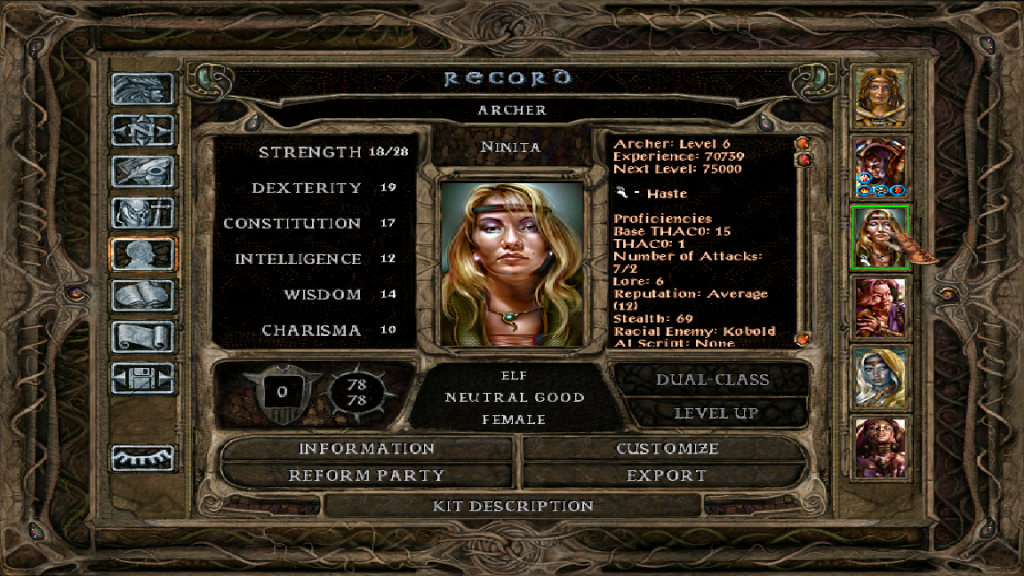Open the mage spellbook icon
Viewport: 1024px width, 576px height.
(x=142, y=295)
